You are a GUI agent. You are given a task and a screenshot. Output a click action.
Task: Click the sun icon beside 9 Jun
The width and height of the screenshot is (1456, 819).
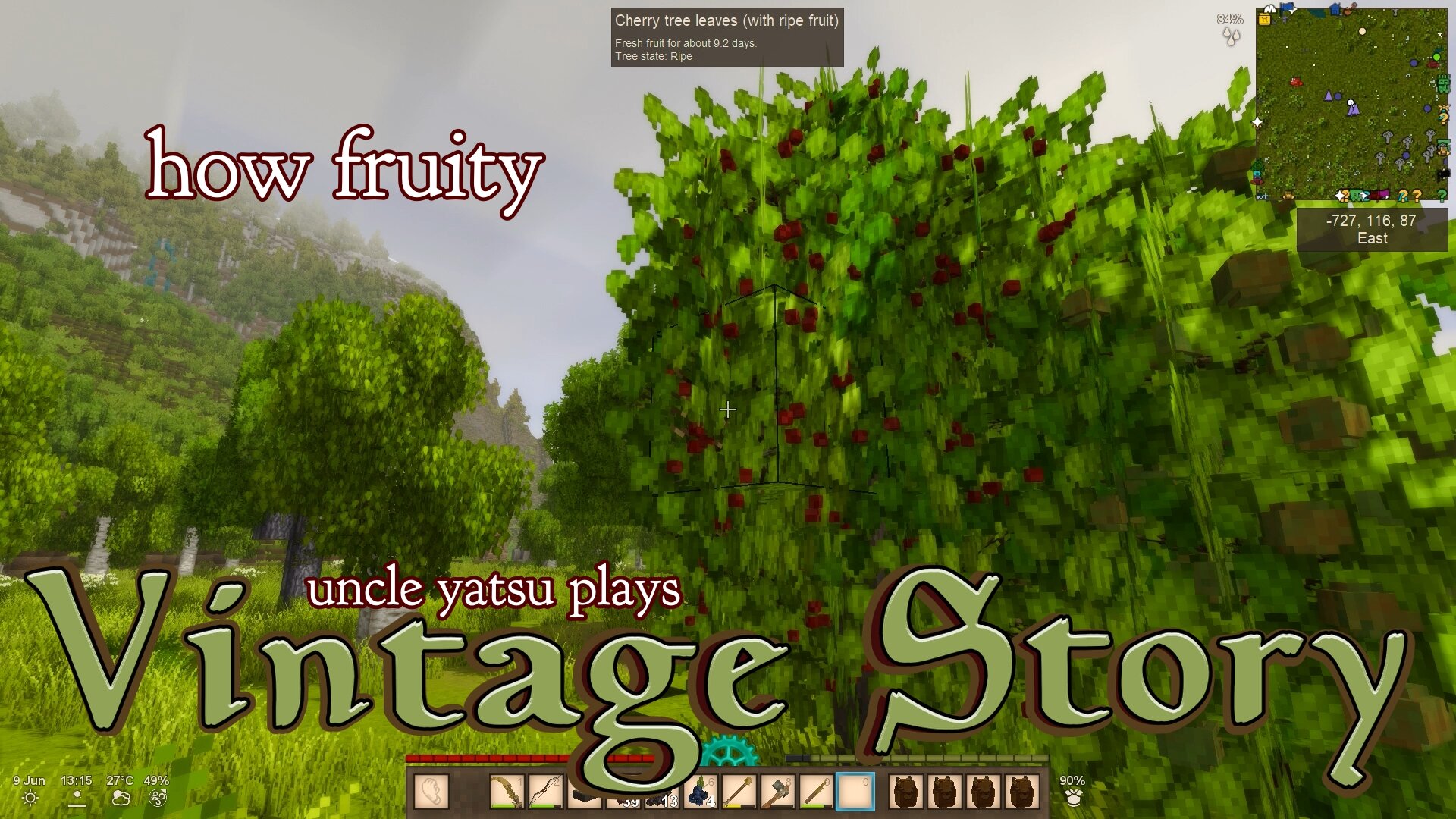[x=30, y=799]
